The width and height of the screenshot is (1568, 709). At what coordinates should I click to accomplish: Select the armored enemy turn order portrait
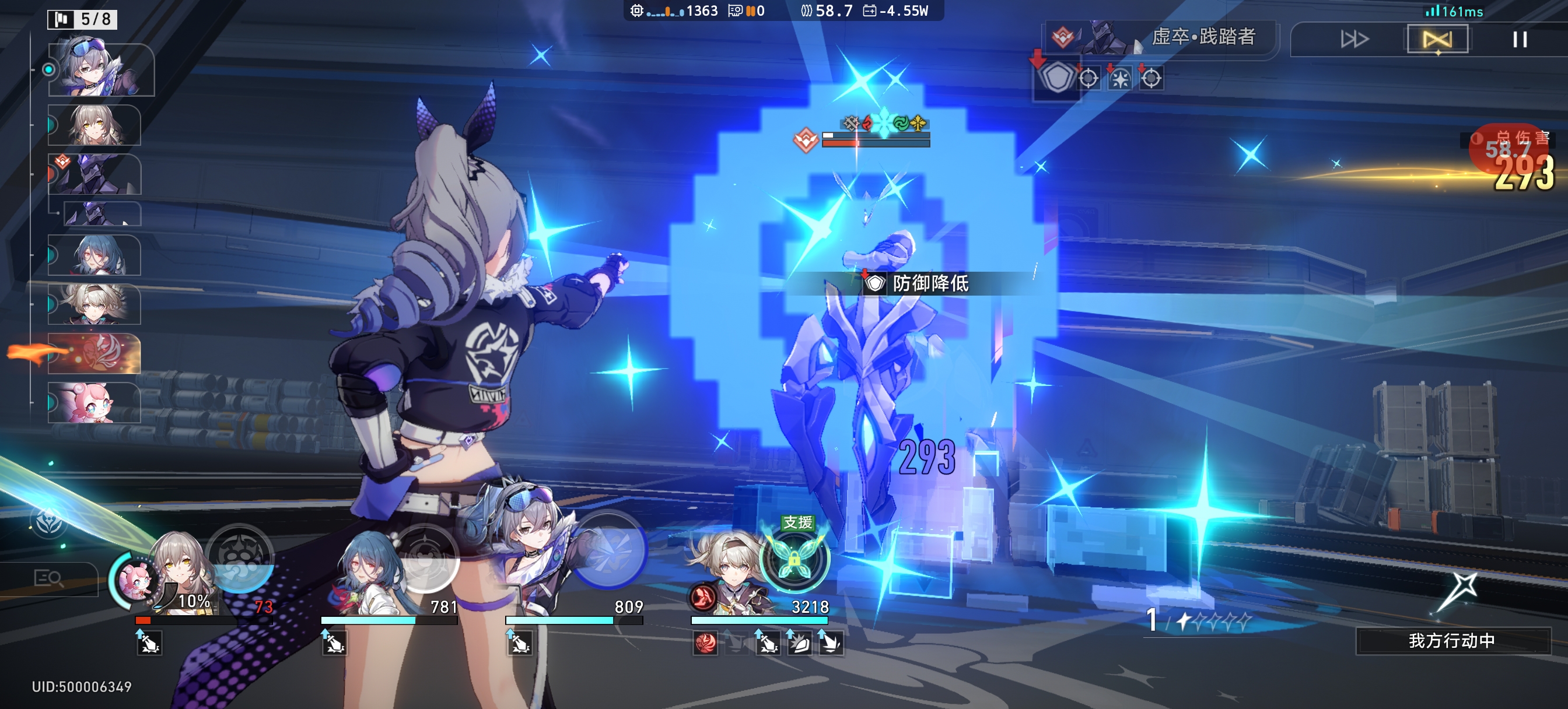click(94, 175)
